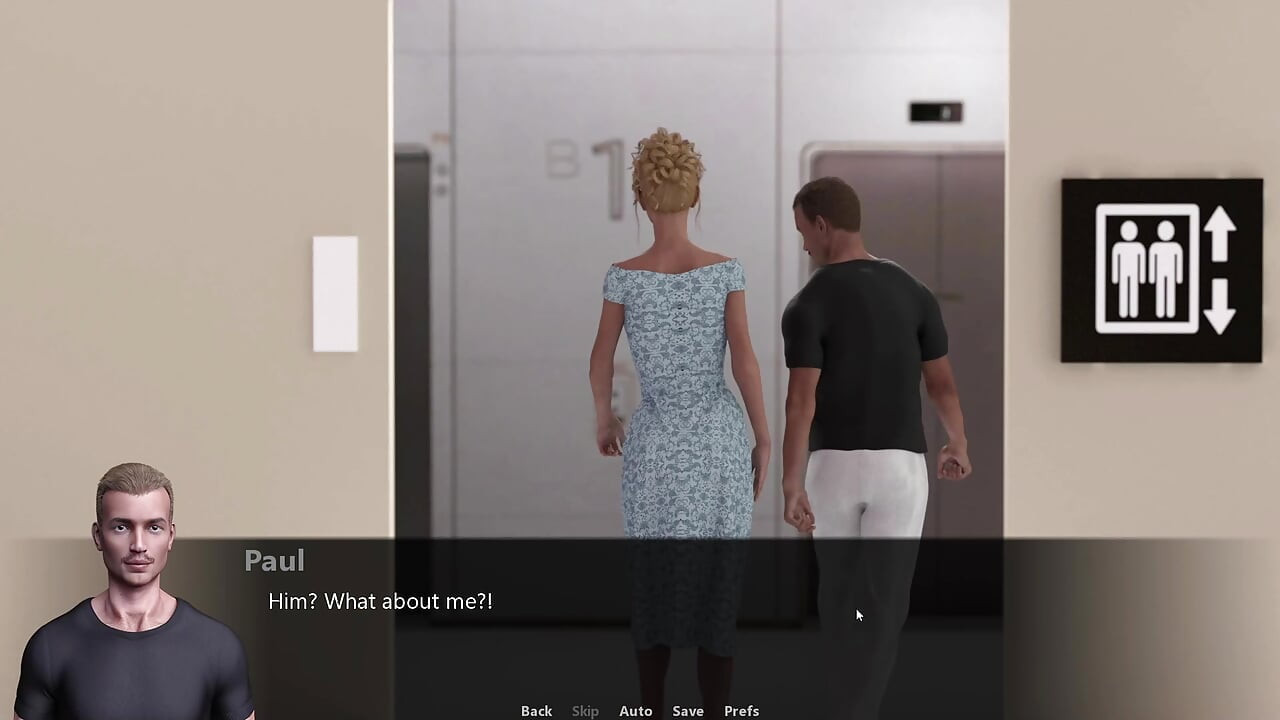This screenshot has height=720, width=1280.
Task: Click the black call panel beside the elevator
Action: 935,113
